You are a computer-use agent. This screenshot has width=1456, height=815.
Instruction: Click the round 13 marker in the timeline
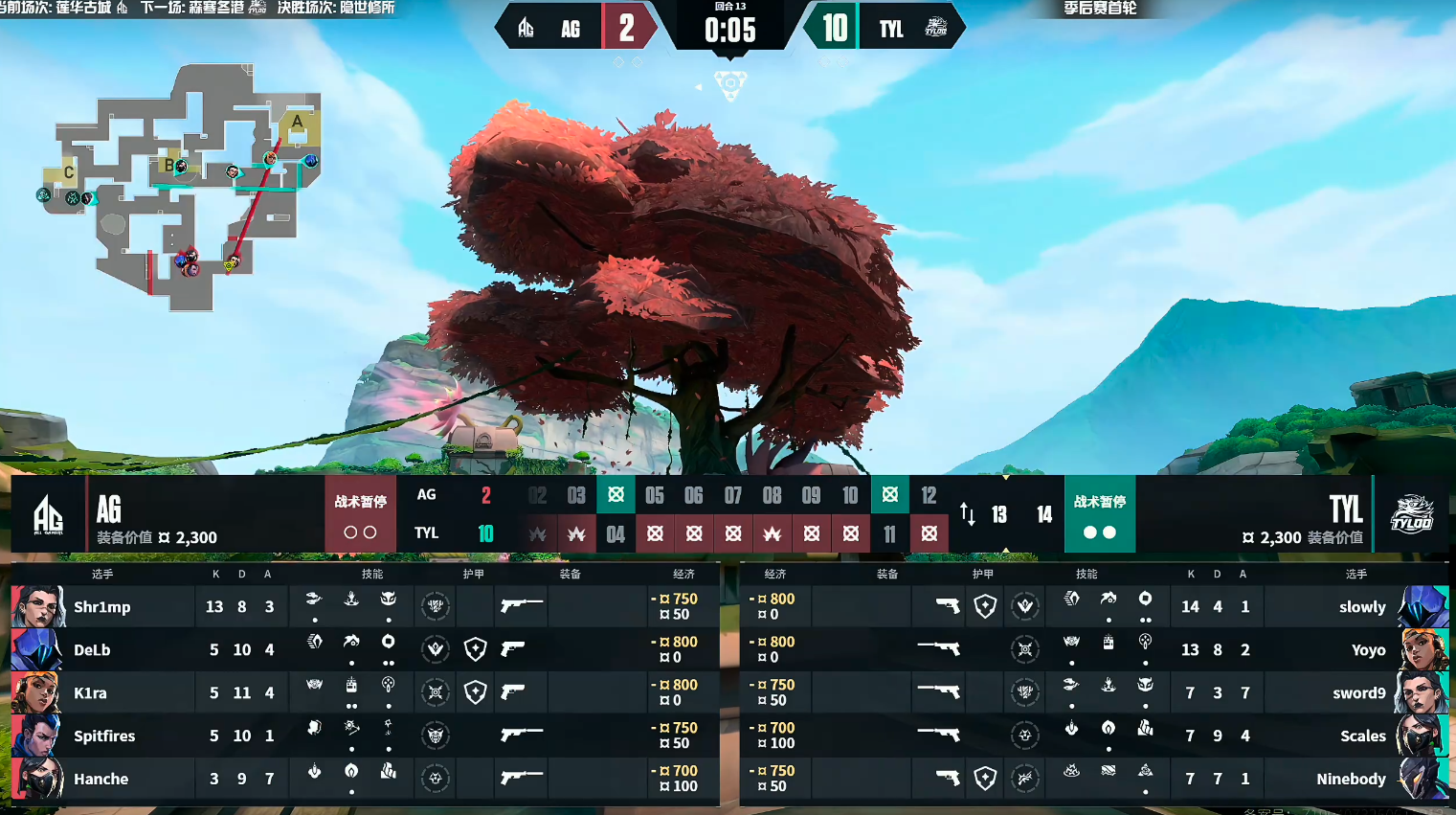[998, 515]
